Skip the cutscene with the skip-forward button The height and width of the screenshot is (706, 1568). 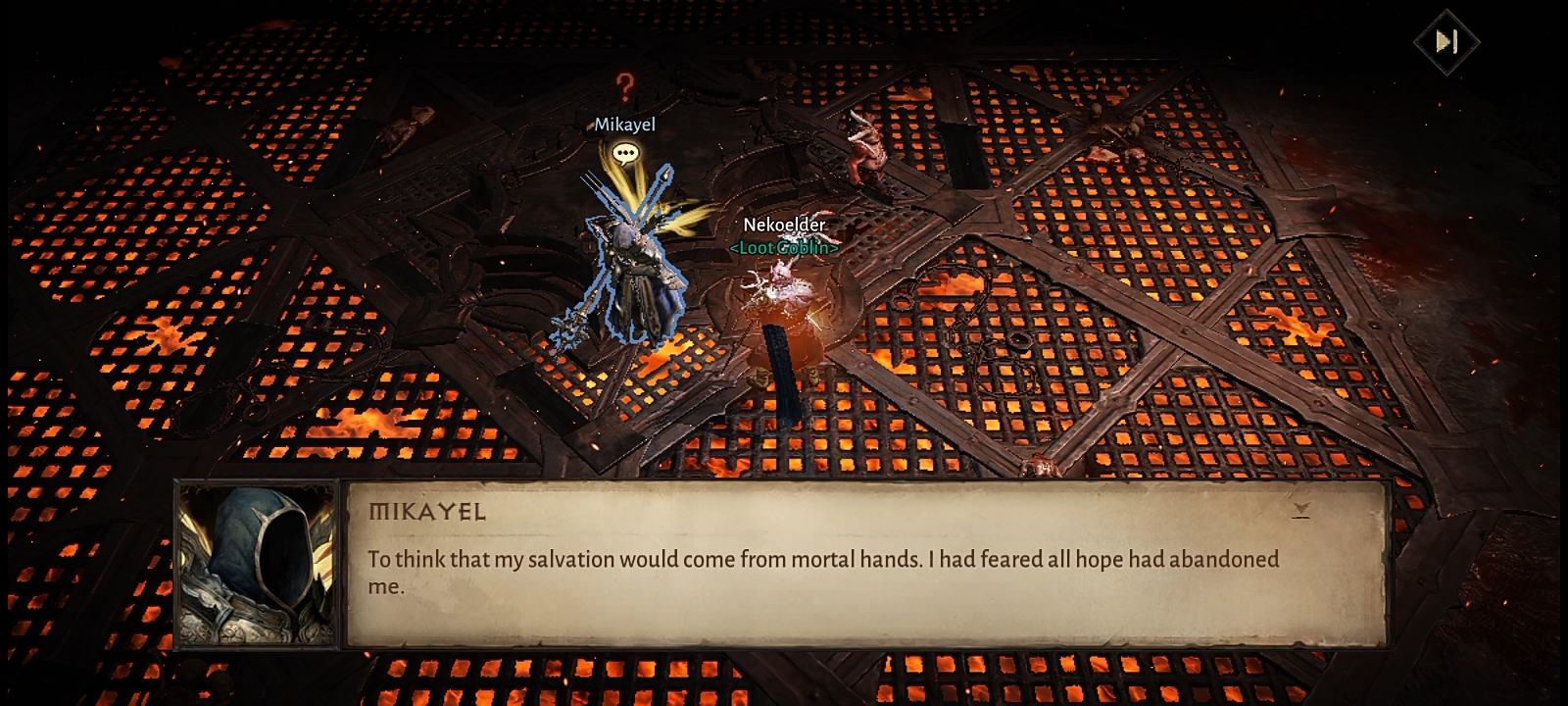tap(1446, 41)
